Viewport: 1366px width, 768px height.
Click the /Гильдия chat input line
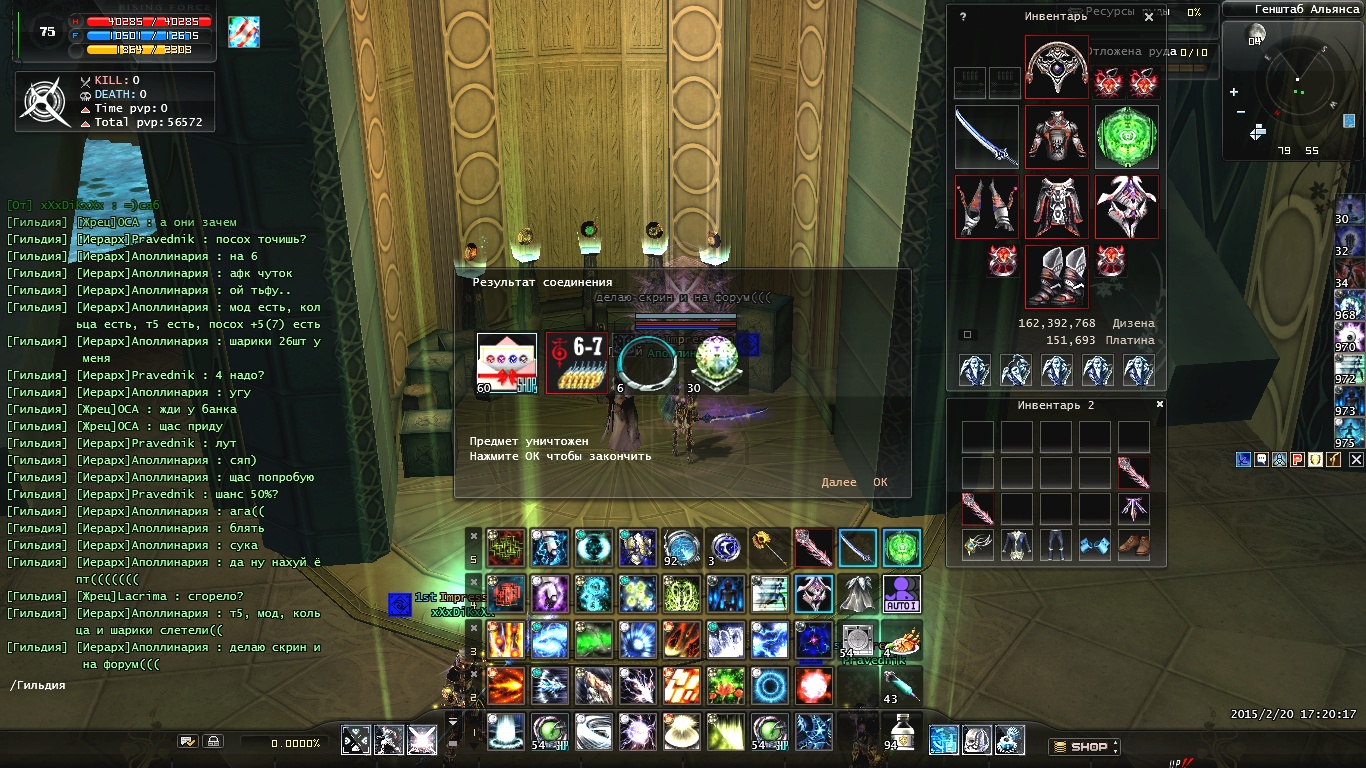coord(160,685)
